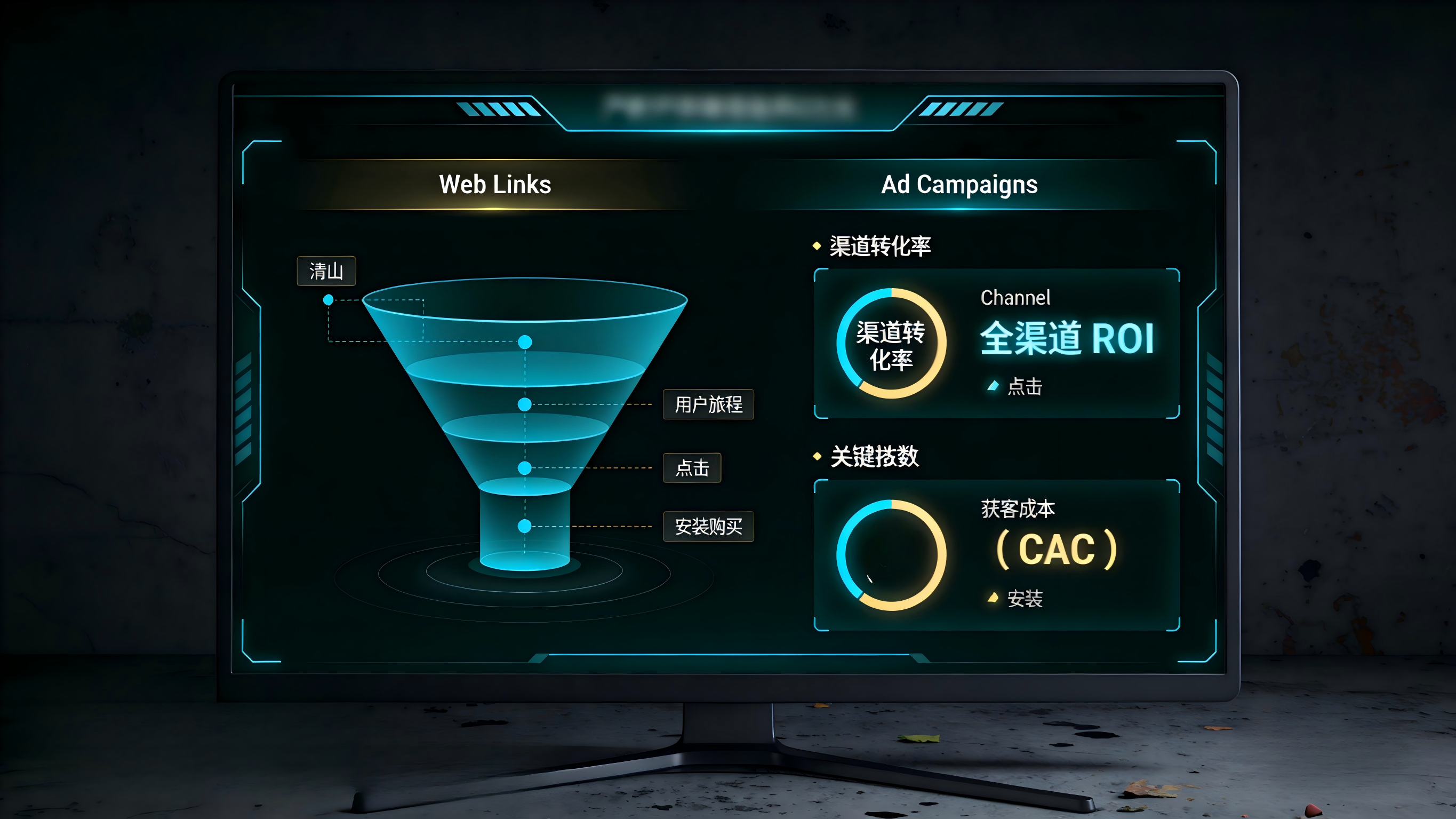This screenshot has height=819, width=1456.
Task: Click the 用户旅程 funnel stage label
Action: 708,404
